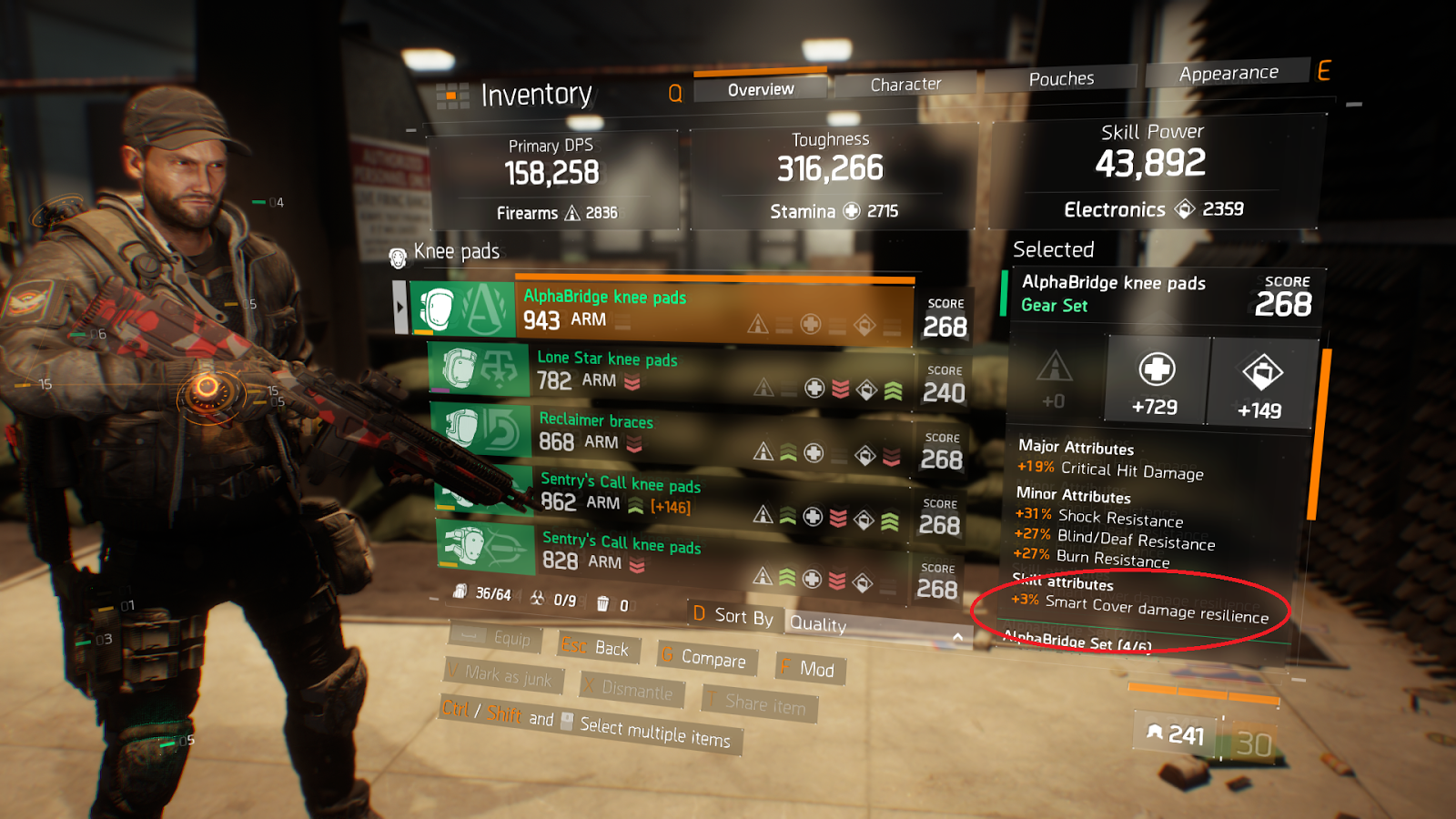1456x819 pixels.
Task: Open the Mod button
Action: (x=810, y=669)
